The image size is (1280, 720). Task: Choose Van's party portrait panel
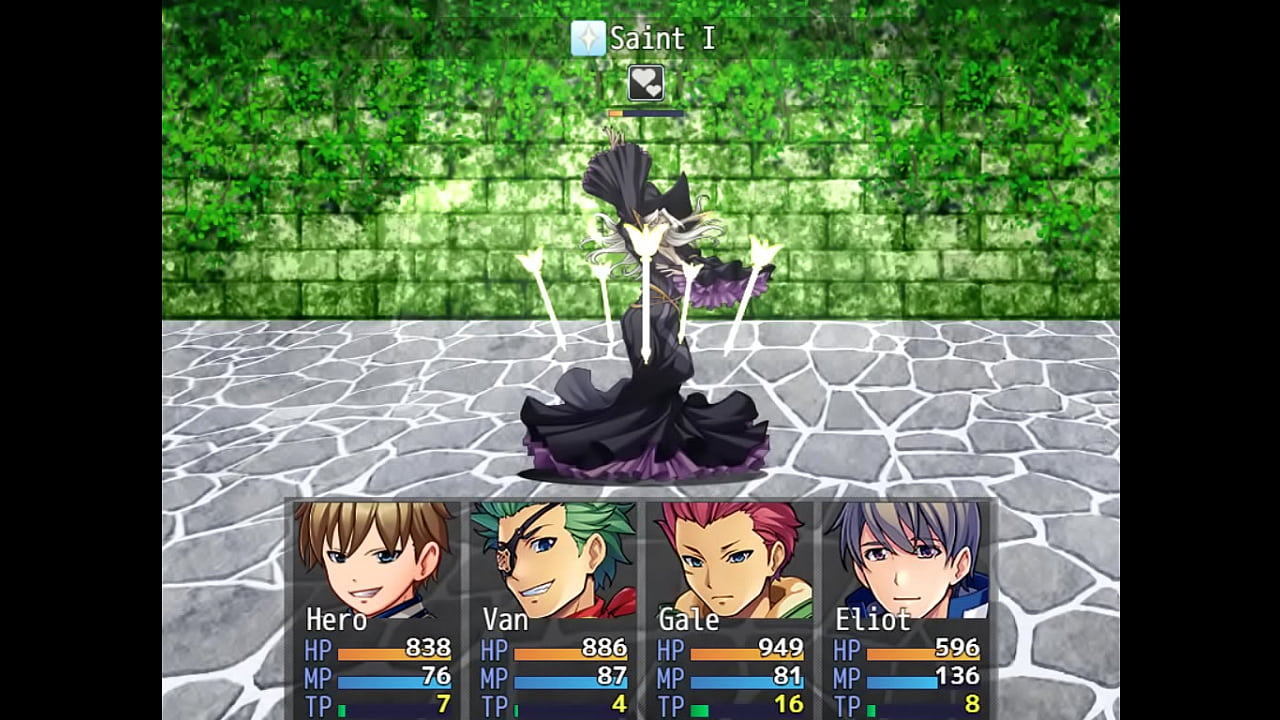click(552, 560)
